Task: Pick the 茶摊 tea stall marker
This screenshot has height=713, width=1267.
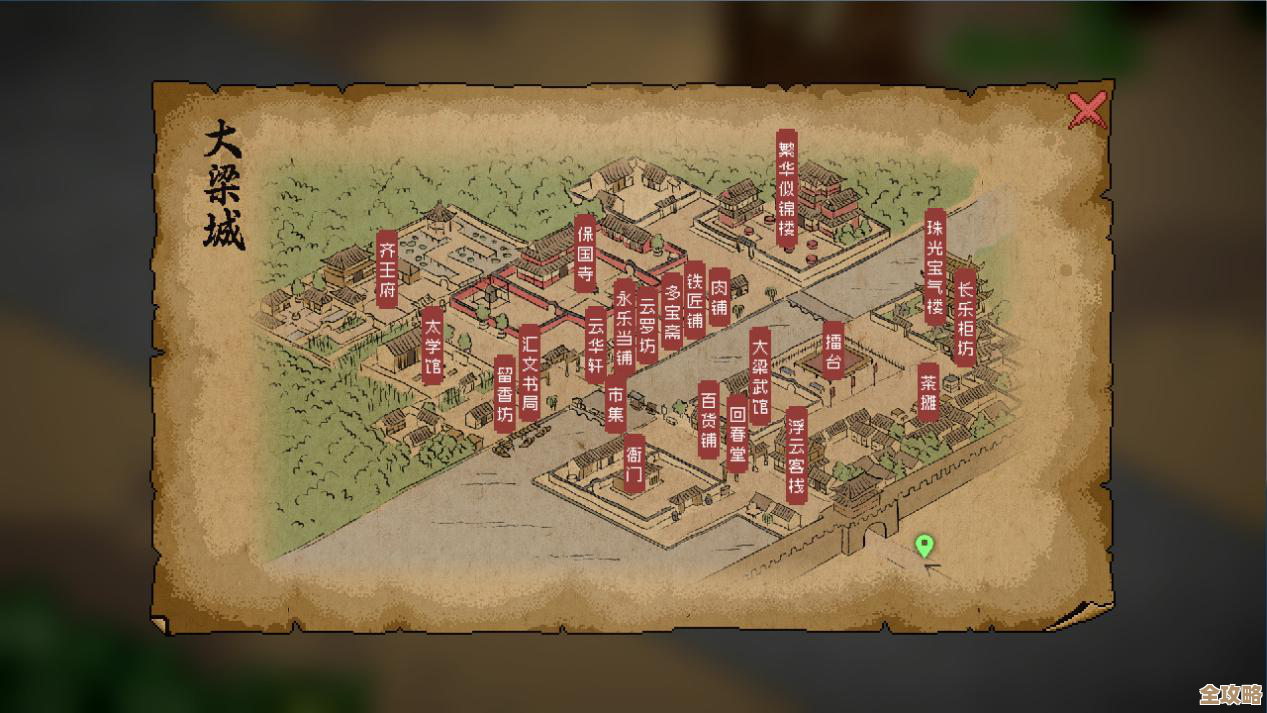Action: click(929, 391)
